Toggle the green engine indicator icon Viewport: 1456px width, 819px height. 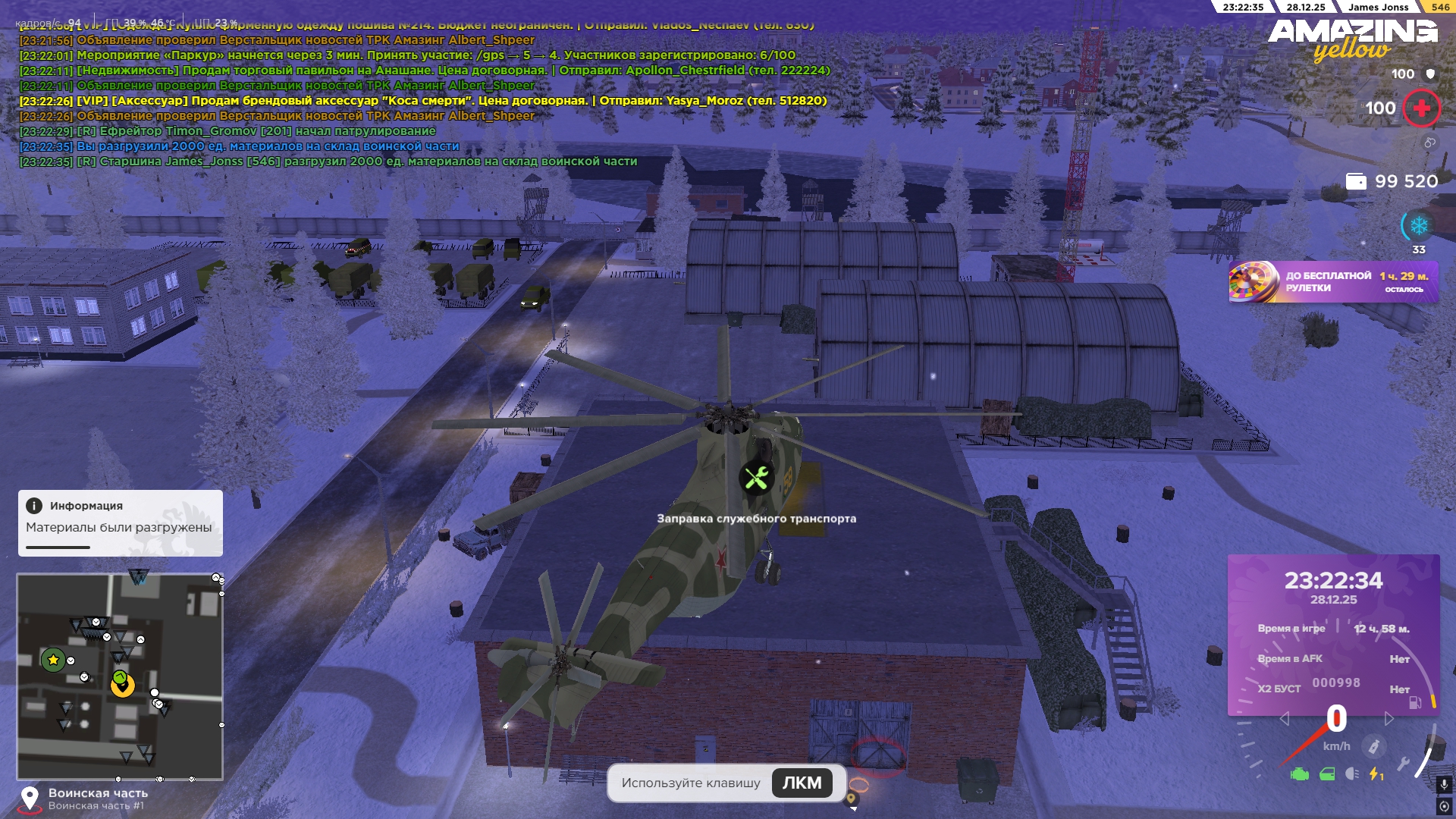(x=1300, y=774)
